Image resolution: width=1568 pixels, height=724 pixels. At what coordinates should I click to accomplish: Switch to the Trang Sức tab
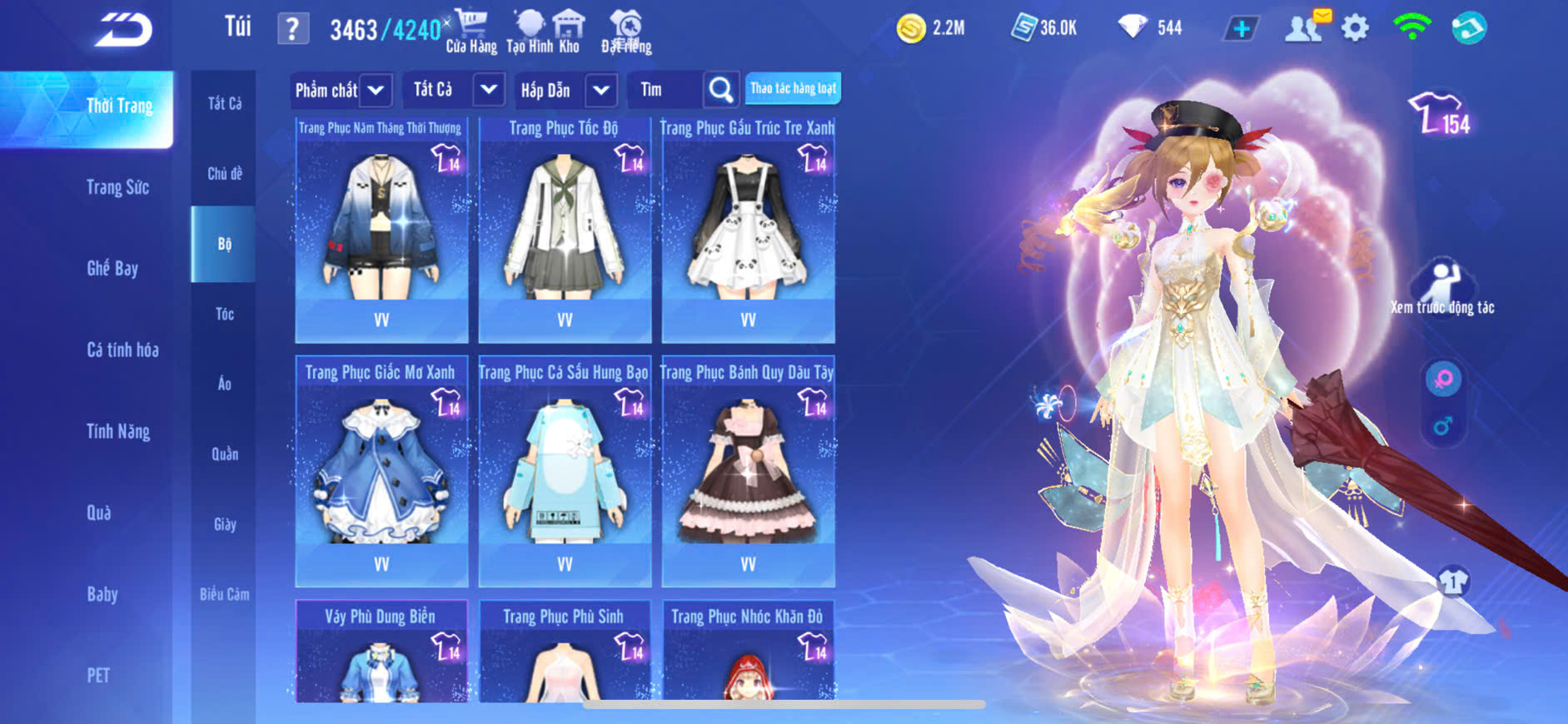(x=117, y=187)
